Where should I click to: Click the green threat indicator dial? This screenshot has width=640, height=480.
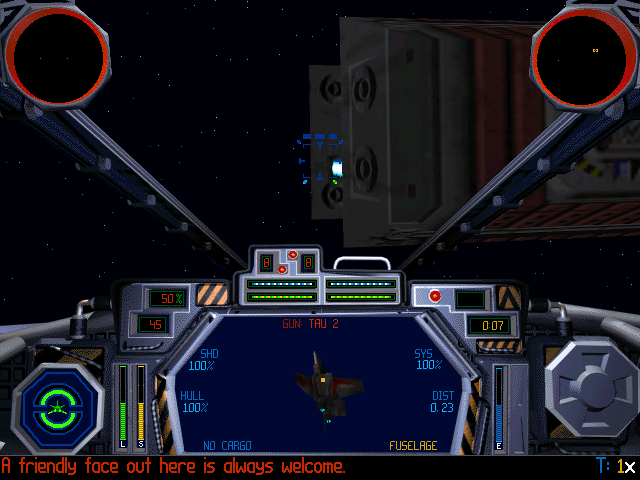click(x=59, y=407)
